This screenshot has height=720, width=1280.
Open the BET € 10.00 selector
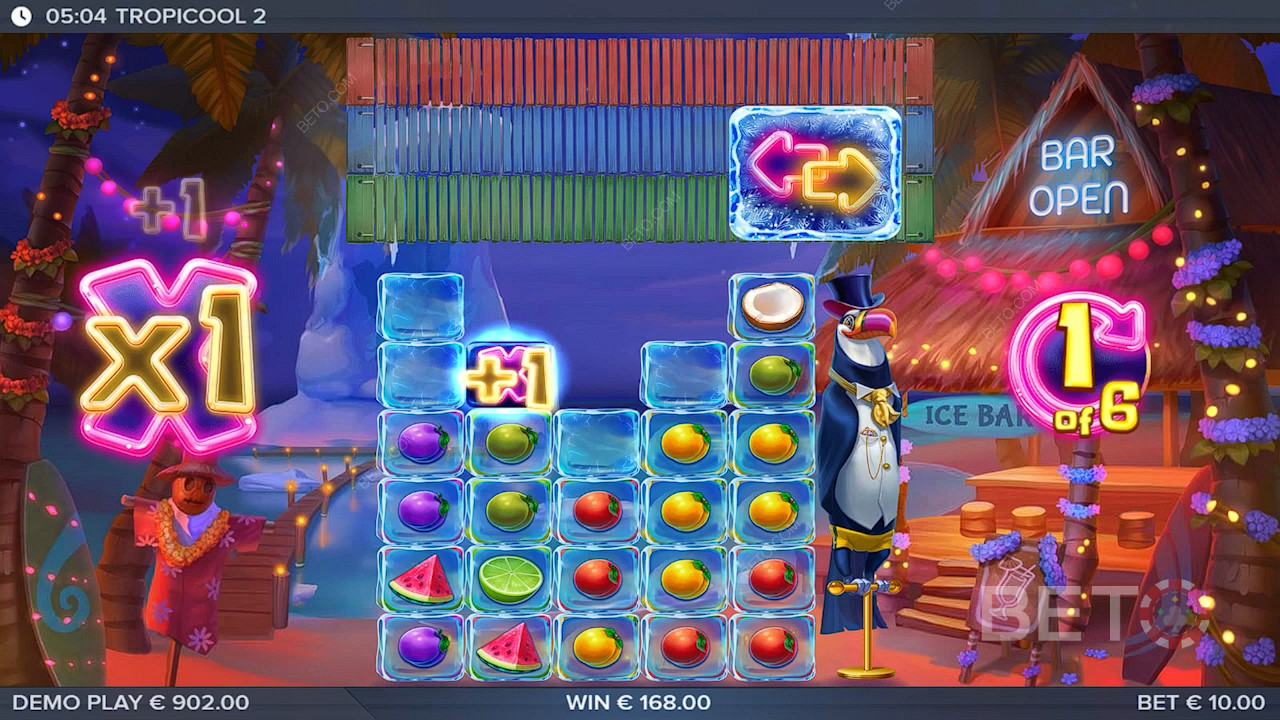pos(1200,703)
